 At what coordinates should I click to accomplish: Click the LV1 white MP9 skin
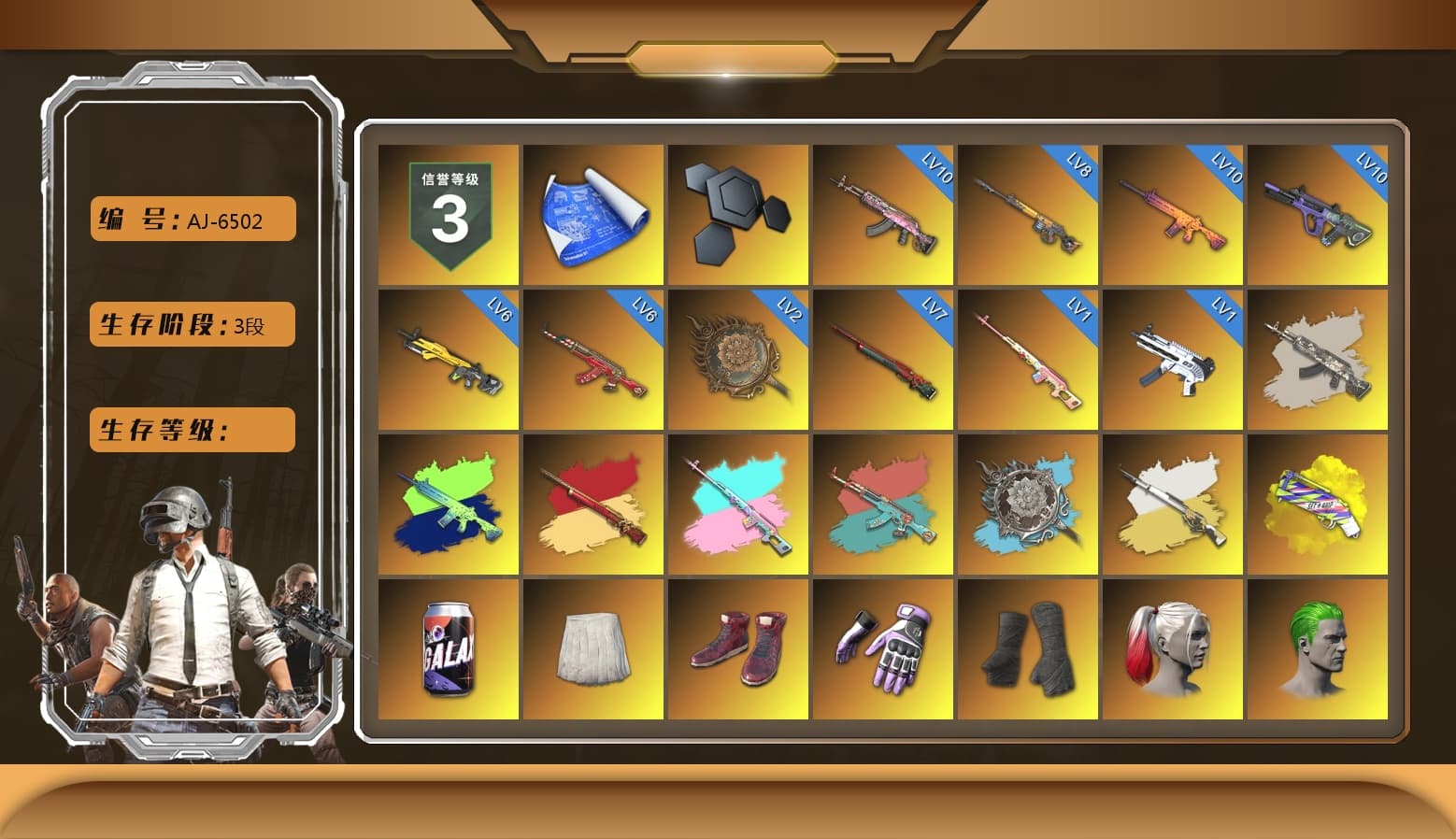tap(1173, 360)
